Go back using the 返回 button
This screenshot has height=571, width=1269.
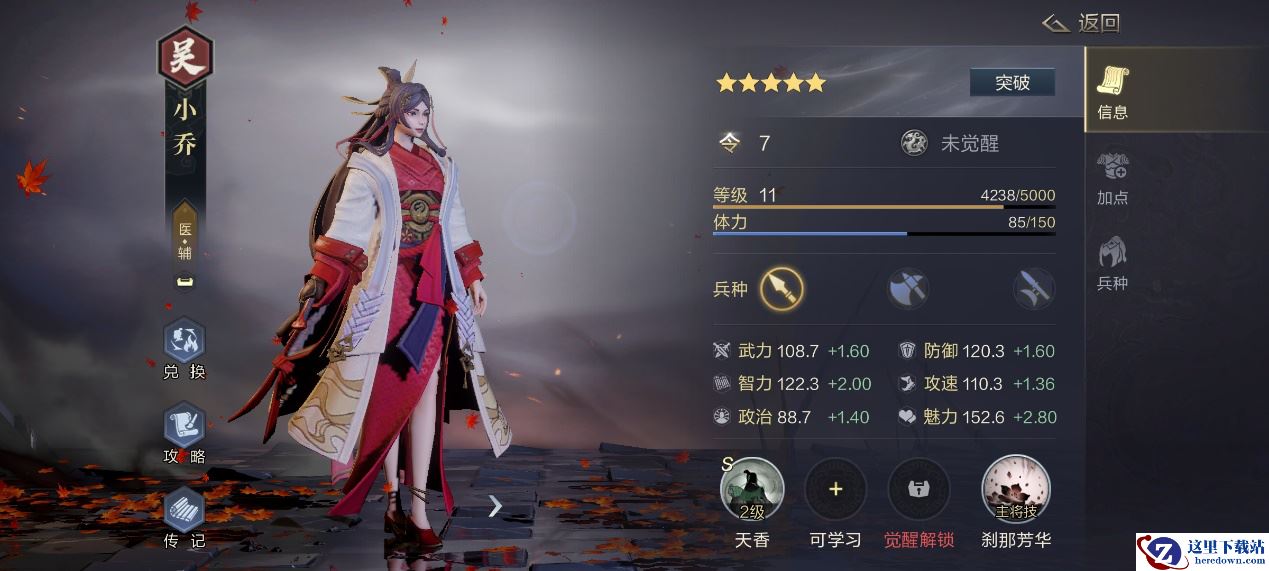(x=1082, y=23)
